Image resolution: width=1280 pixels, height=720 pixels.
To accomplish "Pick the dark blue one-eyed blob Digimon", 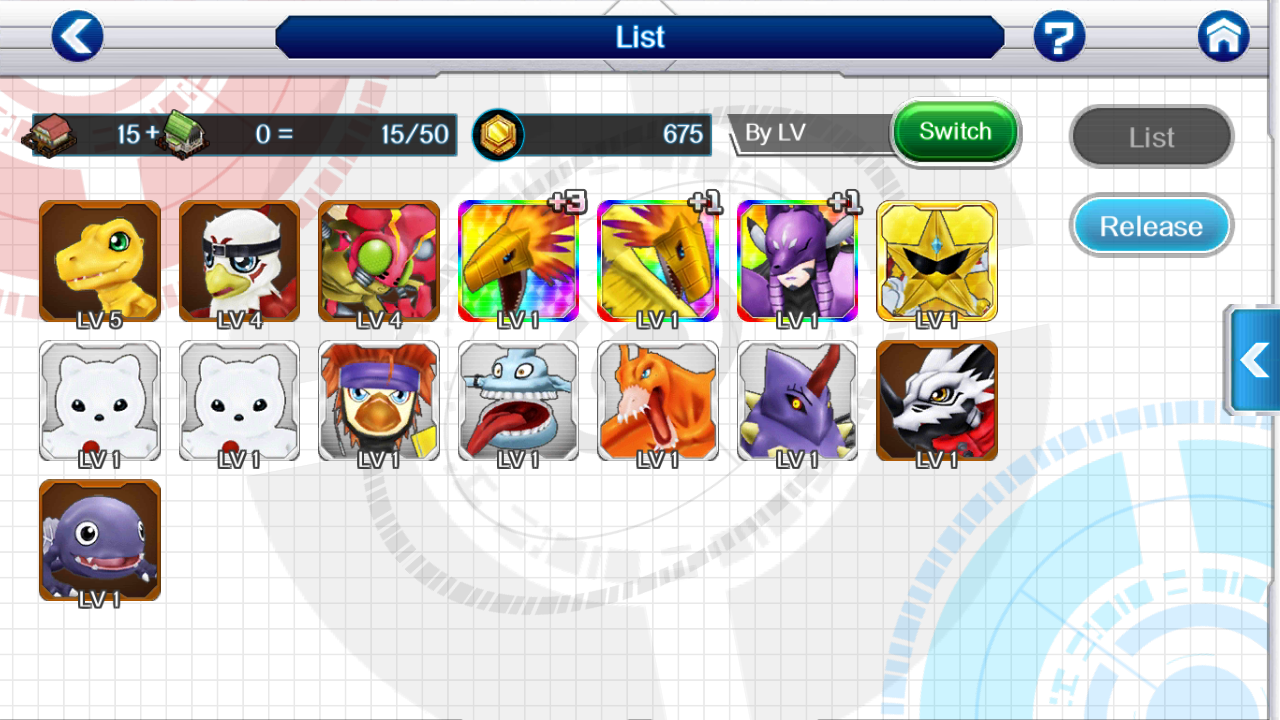I will [x=100, y=540].
